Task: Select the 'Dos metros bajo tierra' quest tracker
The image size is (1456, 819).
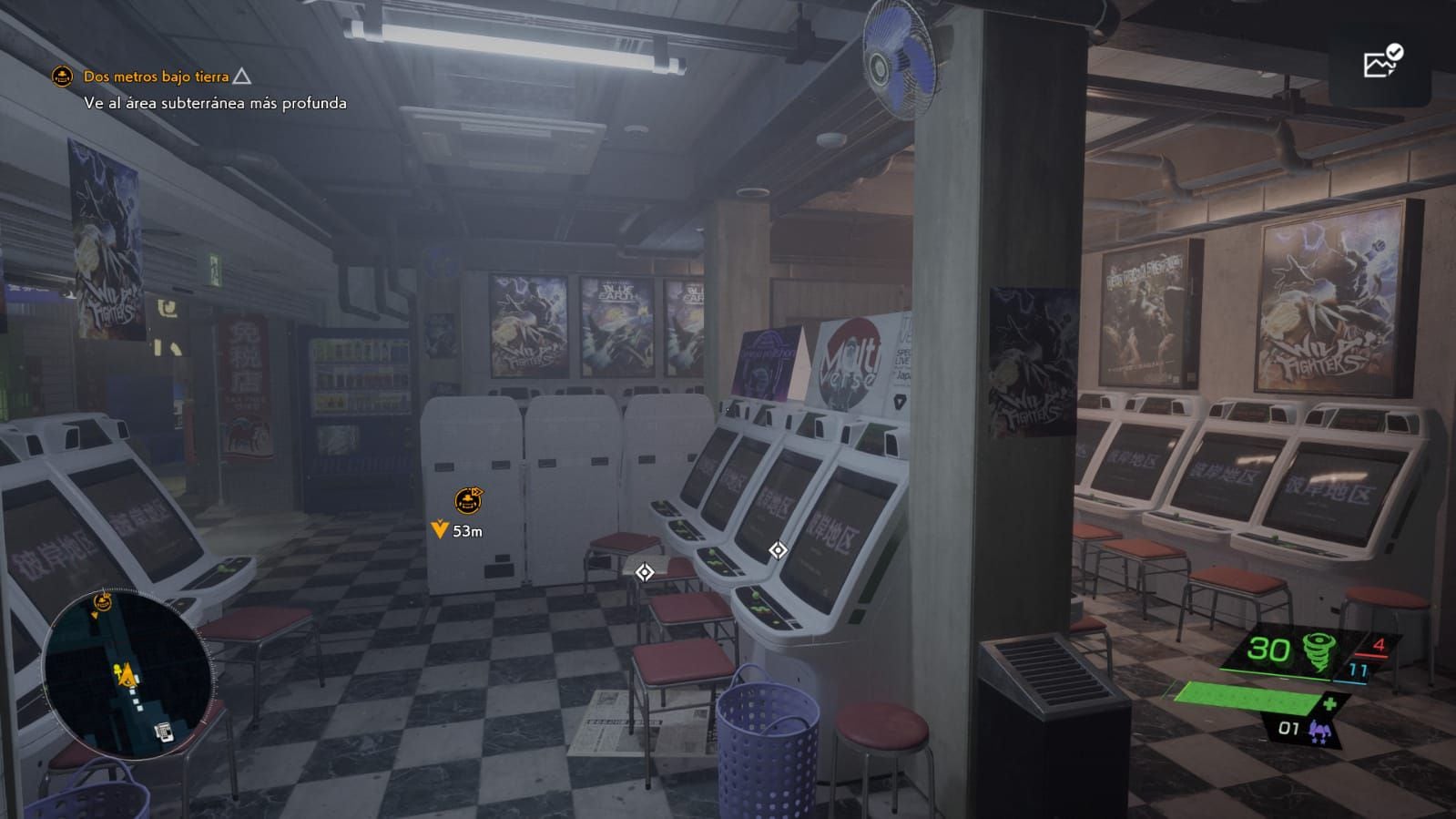Action: pos(156,77)
